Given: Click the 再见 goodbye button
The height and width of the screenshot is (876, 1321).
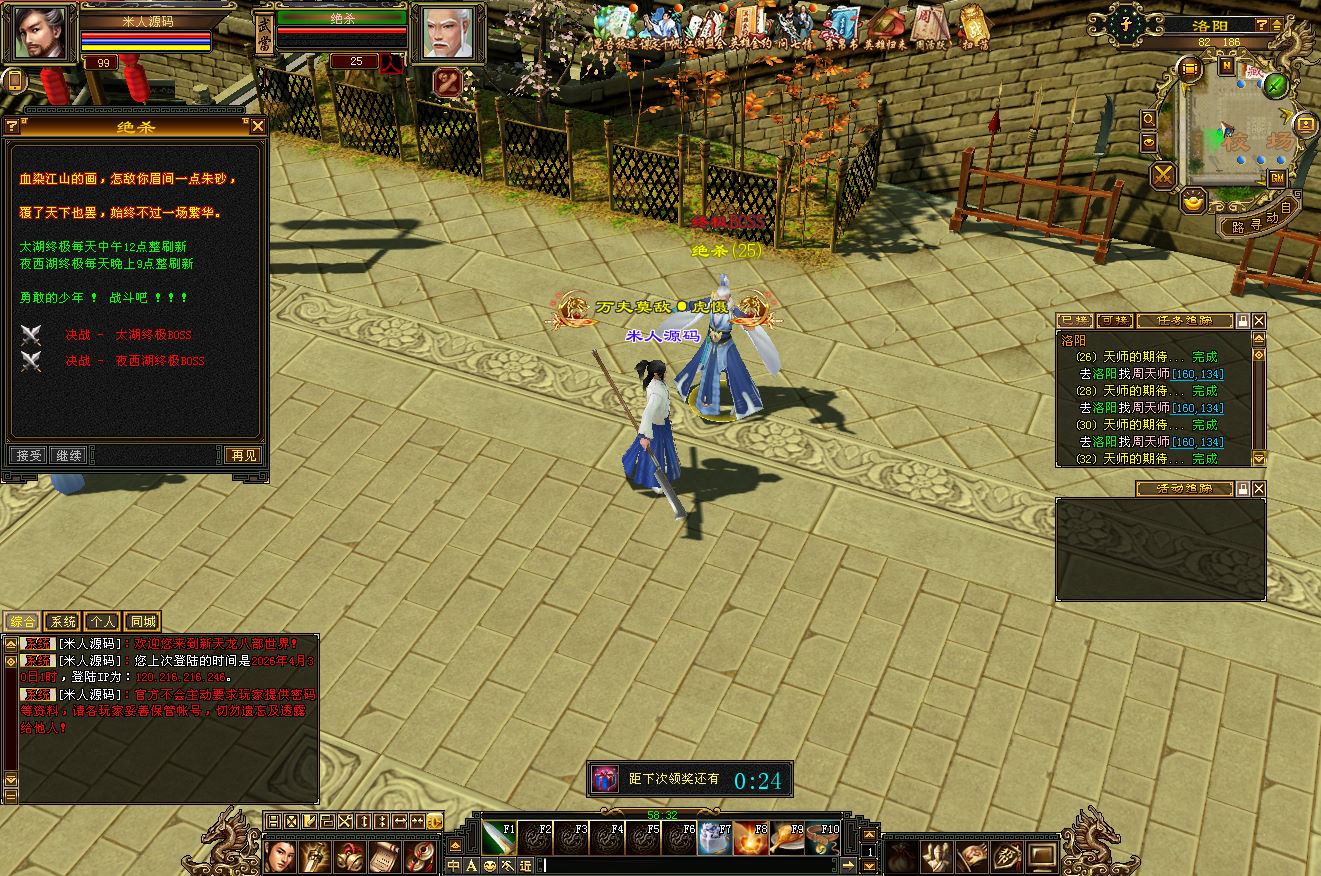Looking at the screenshot, I should (x=243, y=455).
